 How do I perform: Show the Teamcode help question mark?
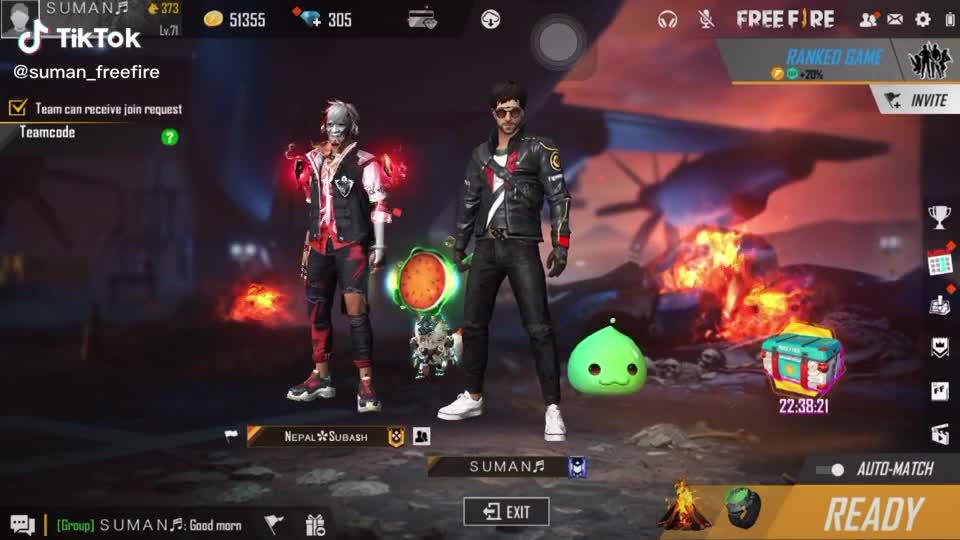170,136
